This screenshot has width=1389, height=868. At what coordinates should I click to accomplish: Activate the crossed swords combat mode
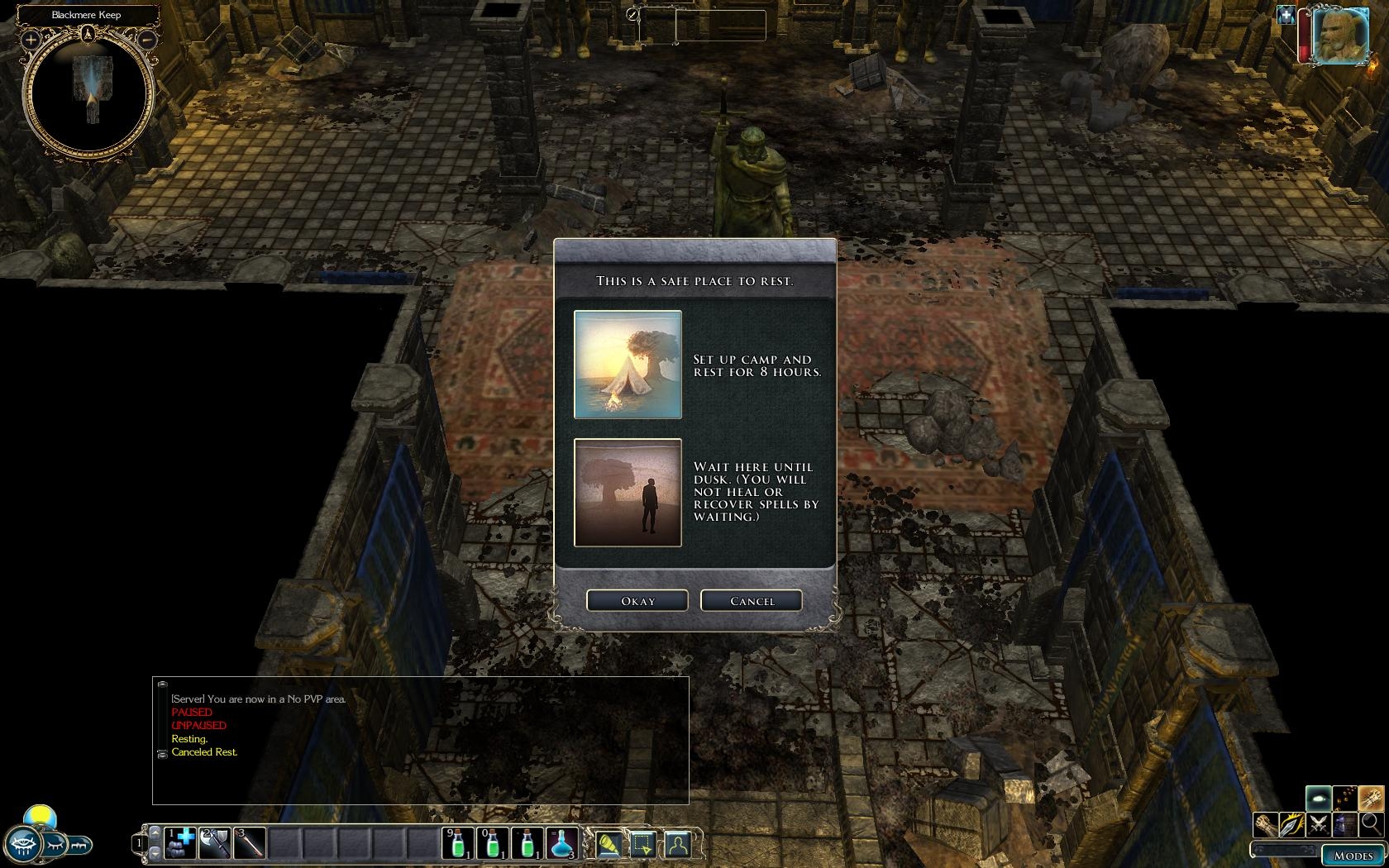pyautogui.click(x=1320, y=824)
